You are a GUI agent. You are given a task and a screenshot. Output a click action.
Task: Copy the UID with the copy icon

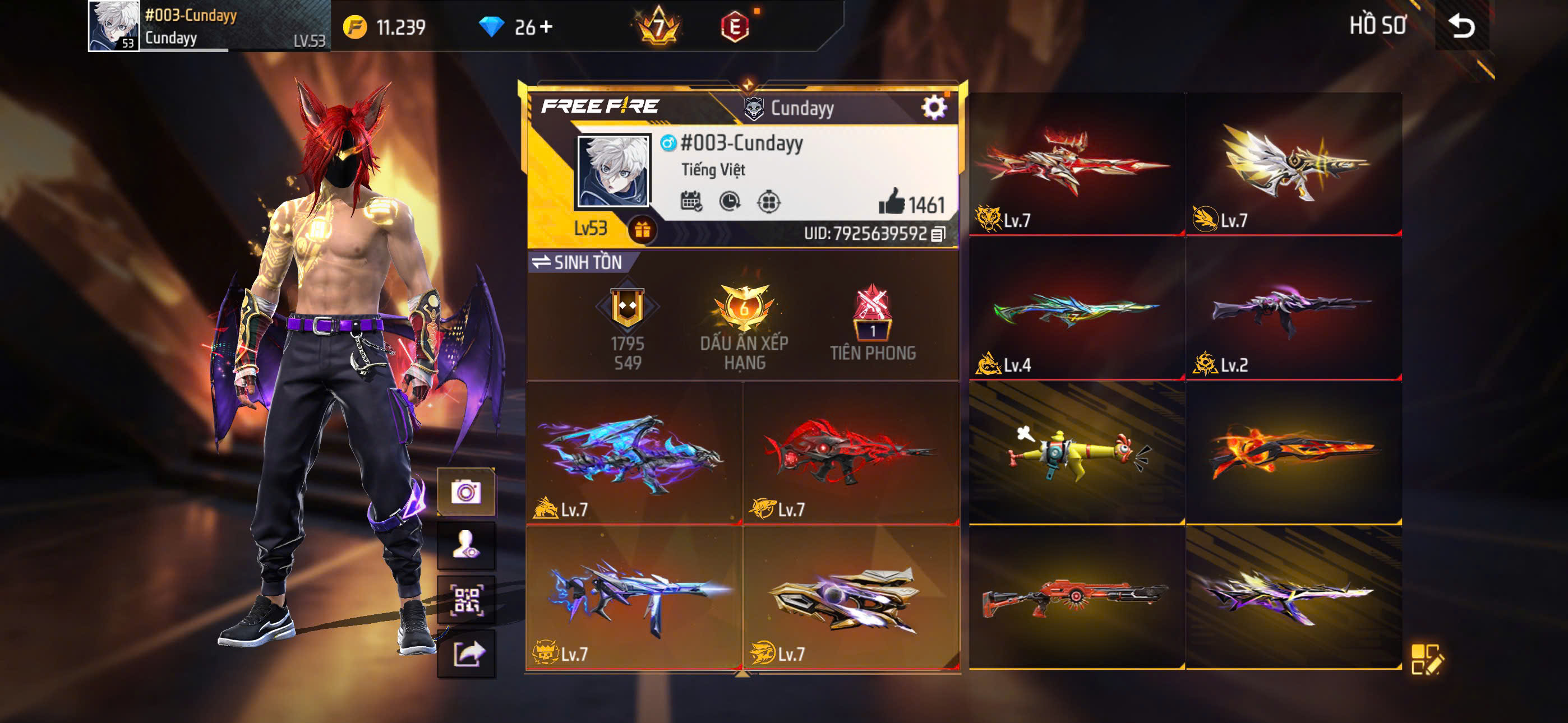(938, 234)
